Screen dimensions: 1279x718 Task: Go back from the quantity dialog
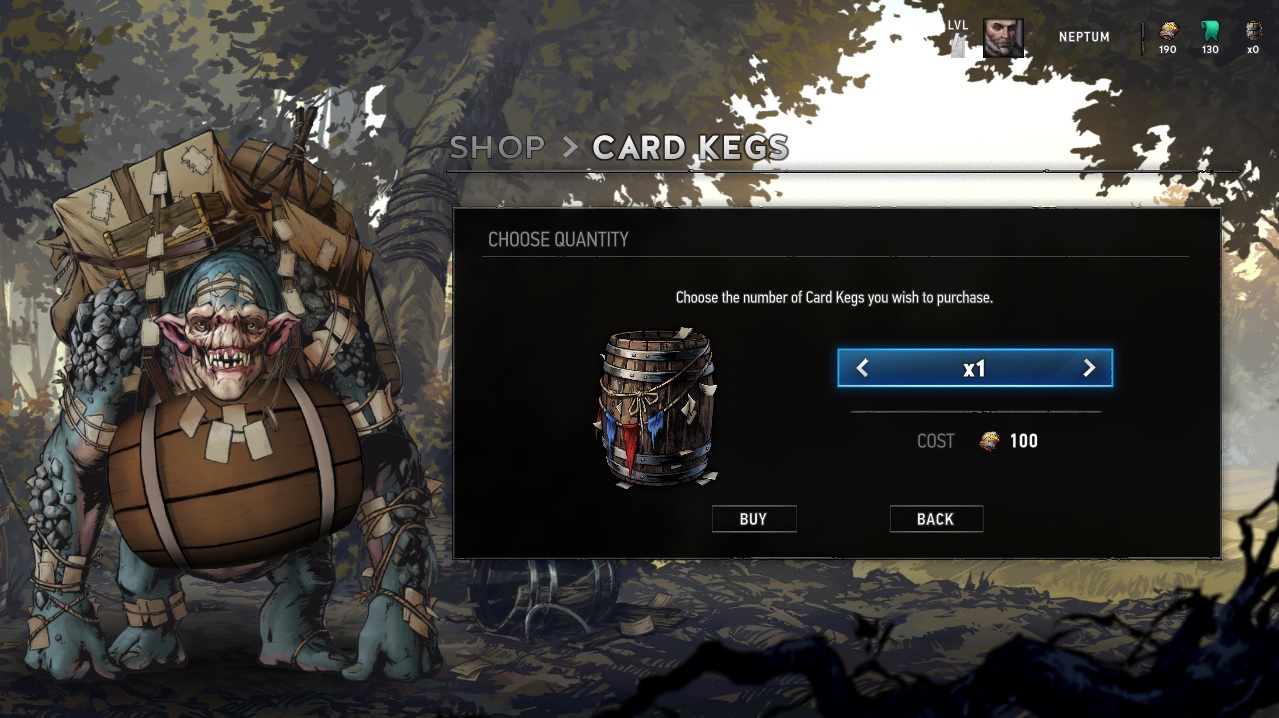tap(935, 519)
